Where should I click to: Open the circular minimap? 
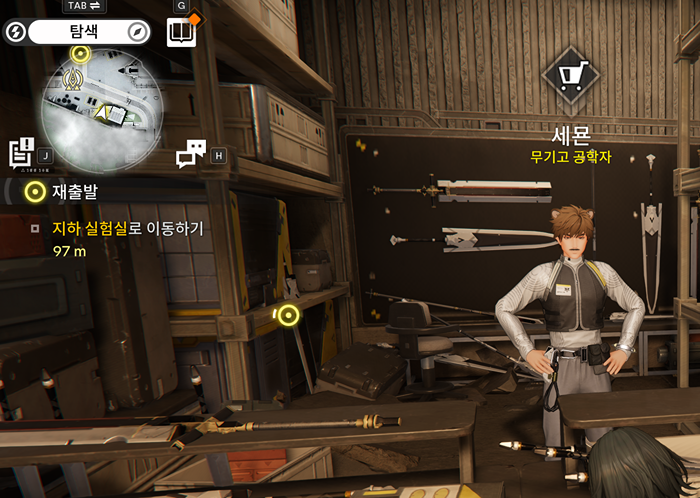tap(100, 110)
